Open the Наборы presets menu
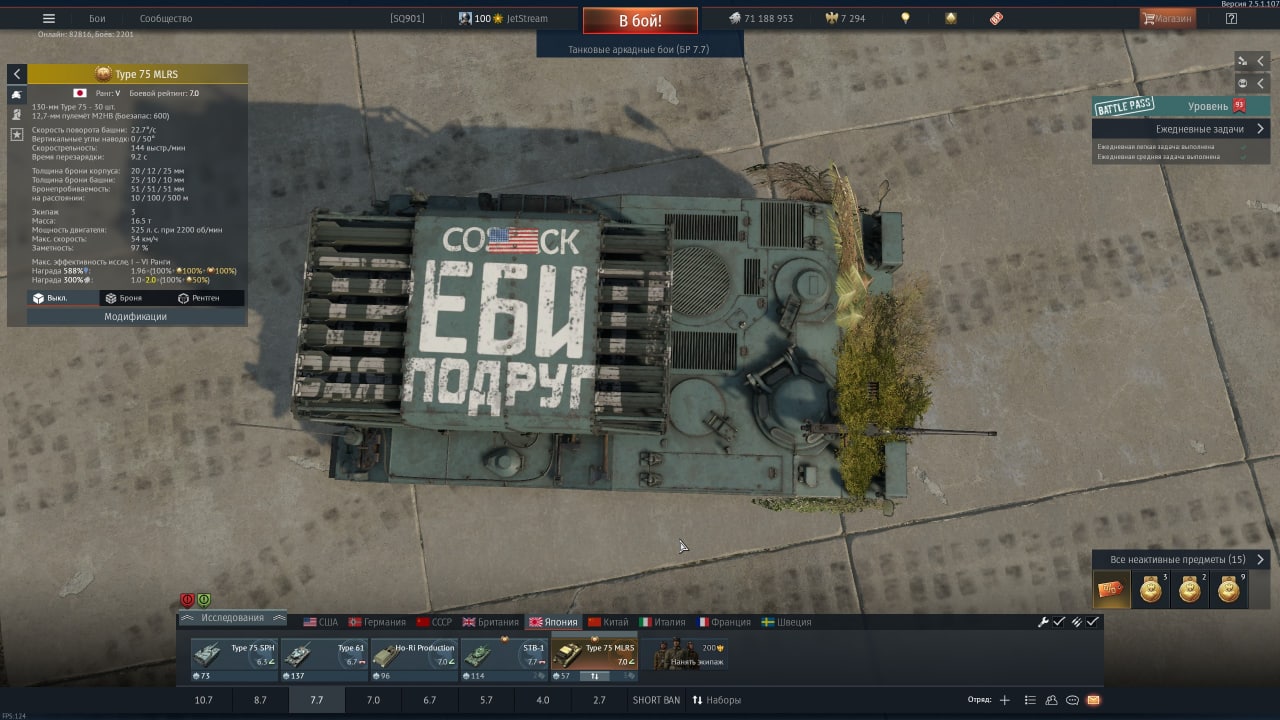The width and height of the screenshot is (1280, 720). pyautogui.click(x=716, y=700)
